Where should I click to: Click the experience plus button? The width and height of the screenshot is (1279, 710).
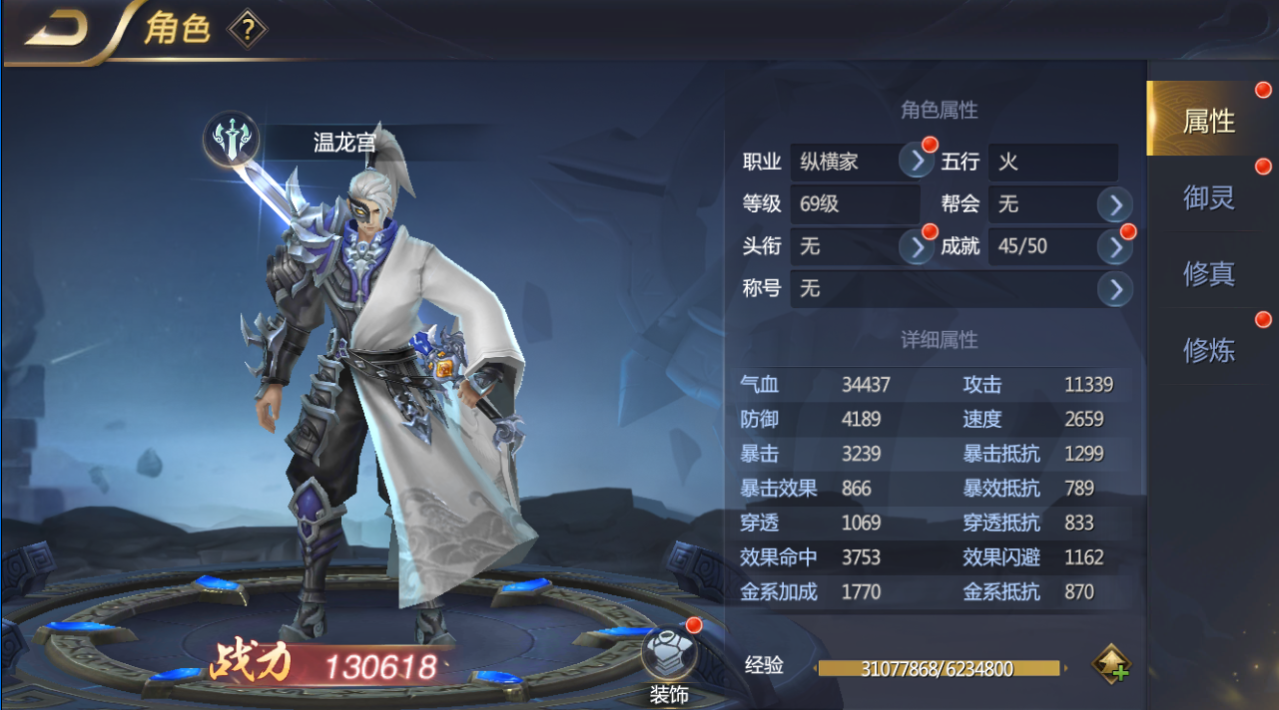click(x=1111, y=665)
